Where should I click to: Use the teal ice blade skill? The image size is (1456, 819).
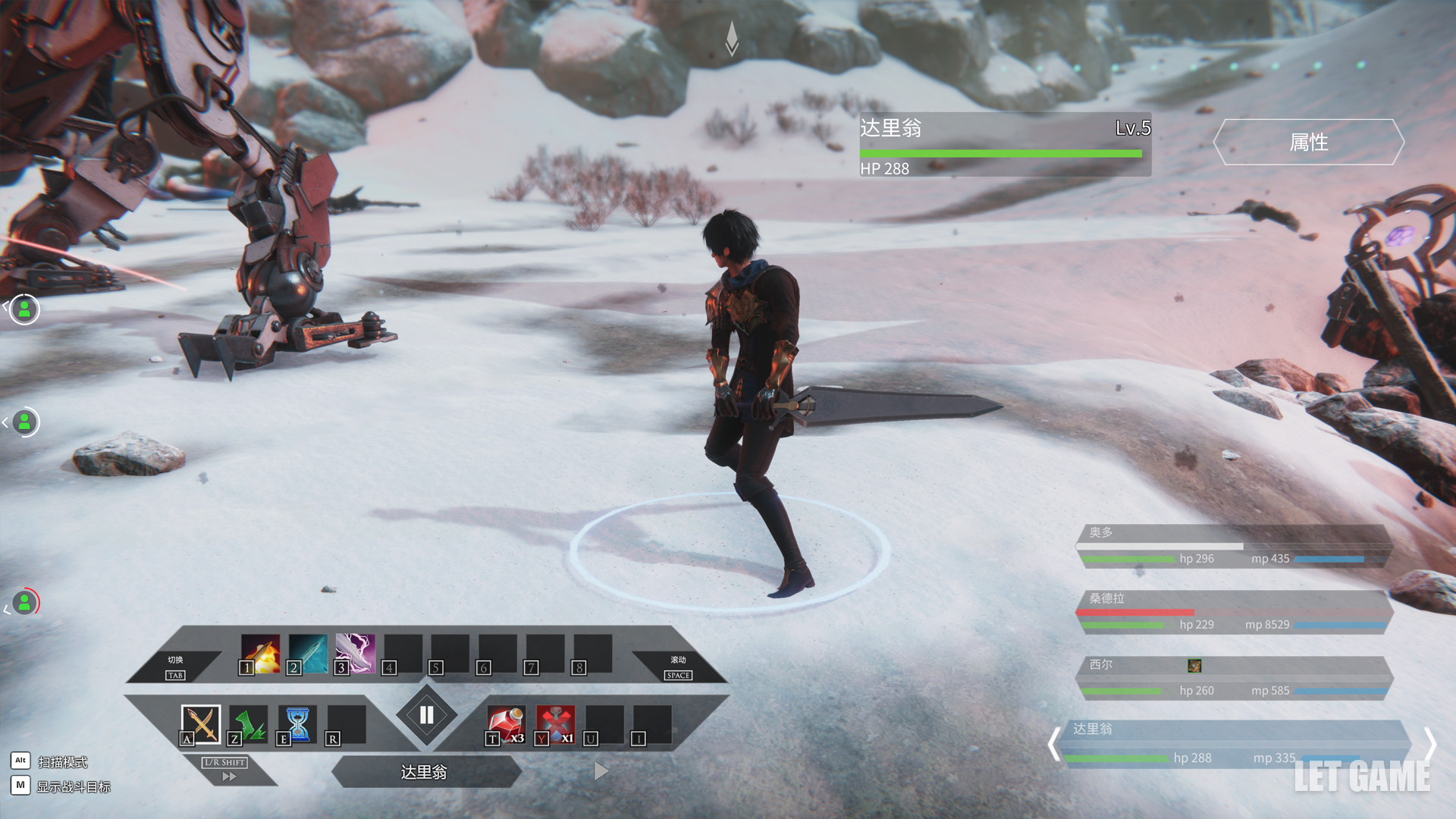click(308, 654)
